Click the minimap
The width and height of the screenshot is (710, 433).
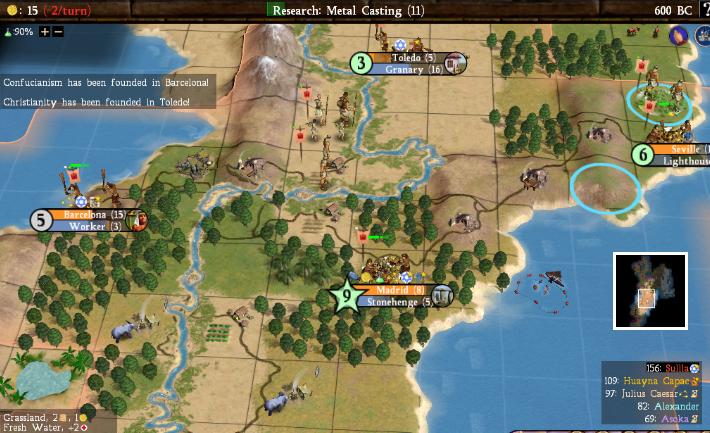(x=650, y=290)
